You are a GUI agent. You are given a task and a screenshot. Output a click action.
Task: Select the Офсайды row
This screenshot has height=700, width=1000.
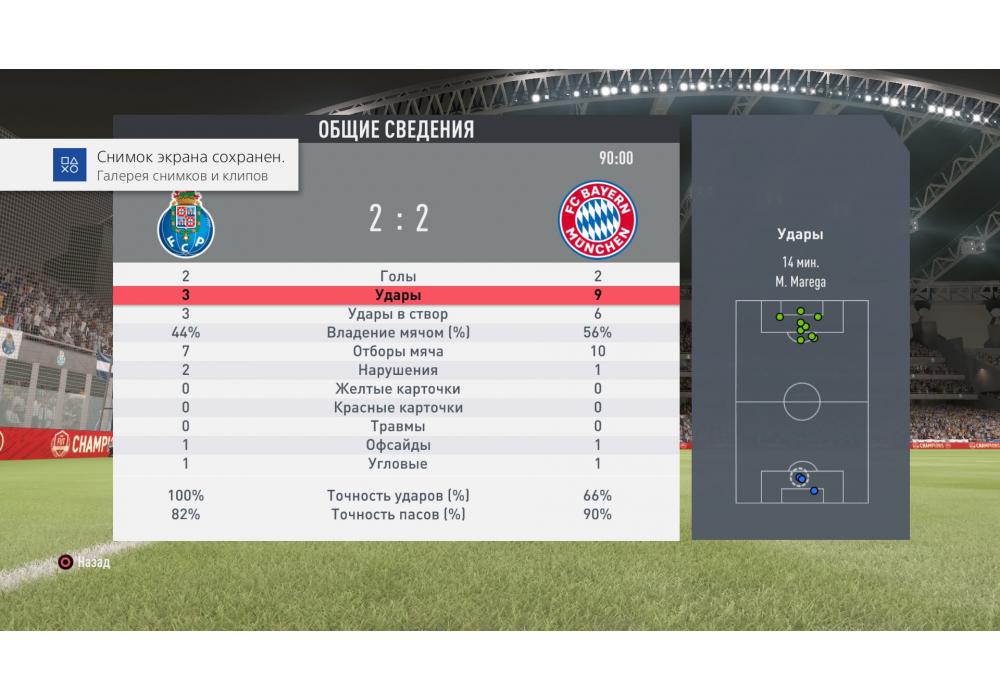point(398,445)
